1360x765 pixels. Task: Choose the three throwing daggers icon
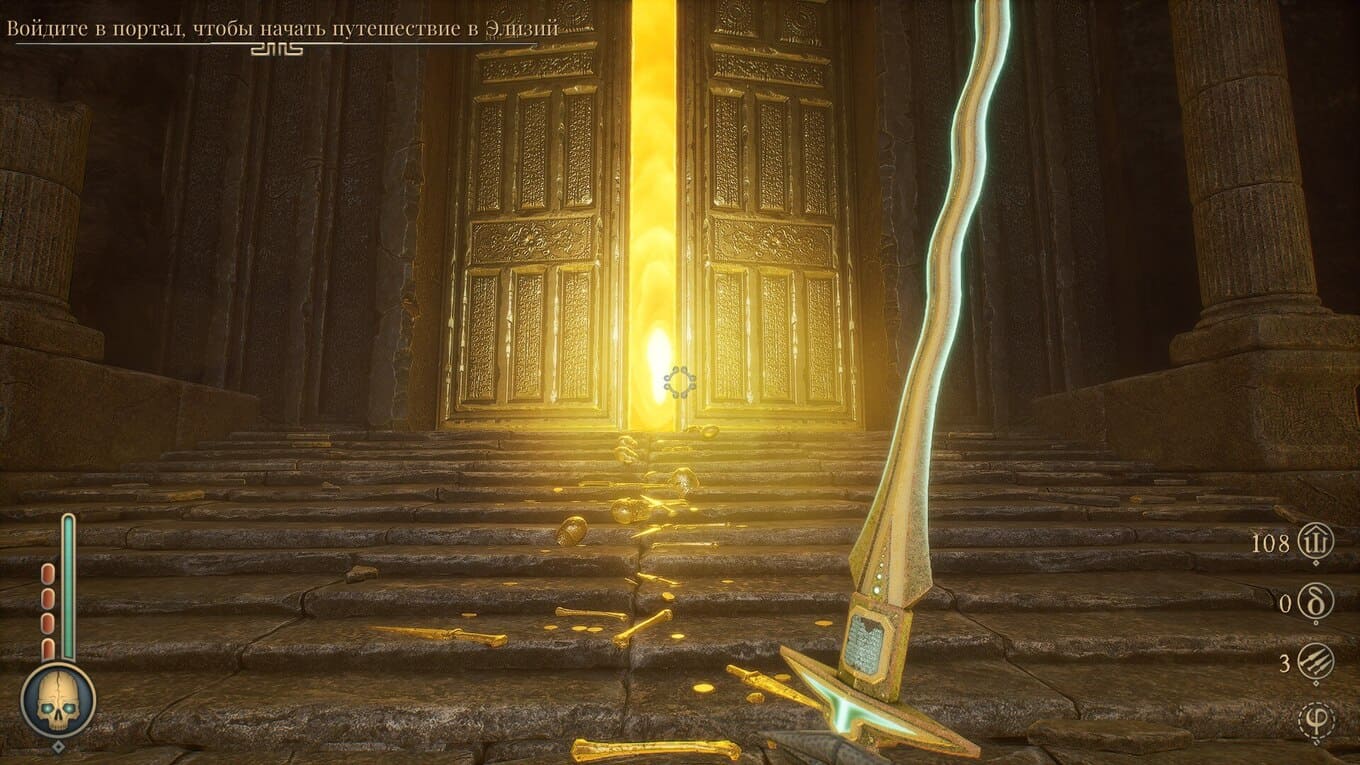click(1315, 662)
